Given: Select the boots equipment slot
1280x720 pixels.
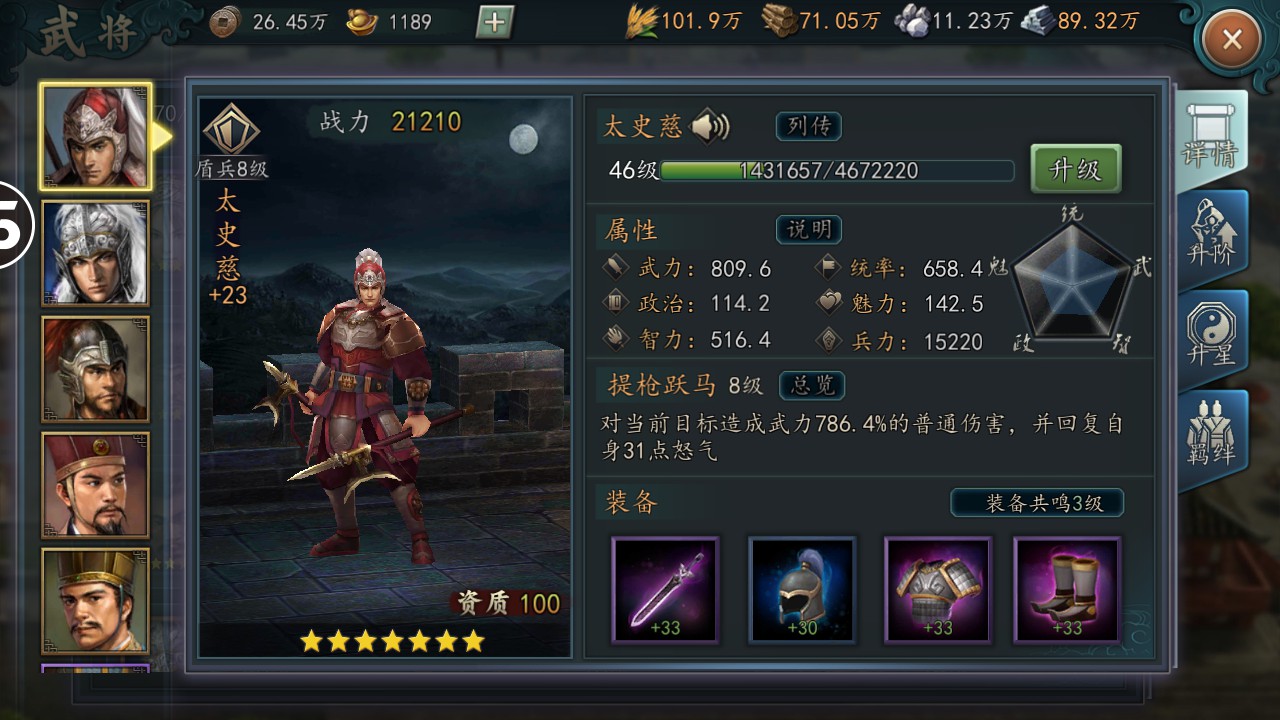Looking at the screenshot, I should click(x=1067, y=590).
